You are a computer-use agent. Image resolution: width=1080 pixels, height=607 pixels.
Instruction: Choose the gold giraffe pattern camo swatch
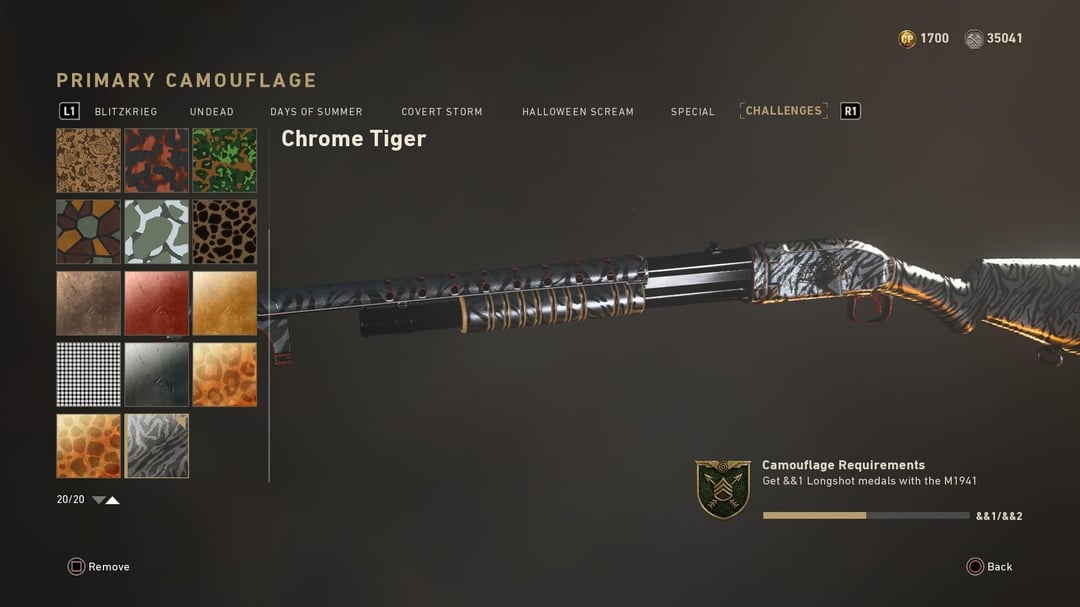coord(88,446)
